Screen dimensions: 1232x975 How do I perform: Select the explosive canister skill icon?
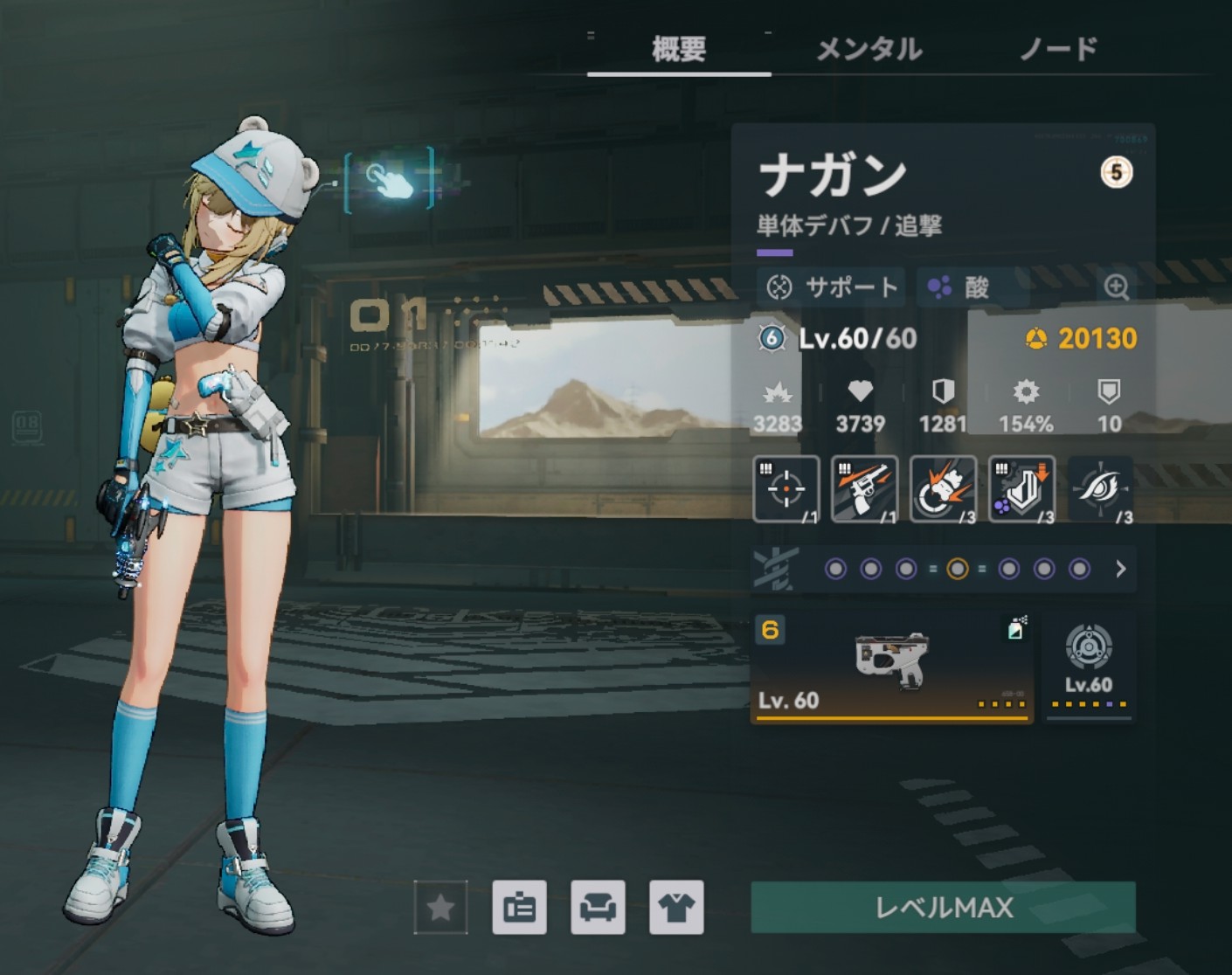coord(943,489)
